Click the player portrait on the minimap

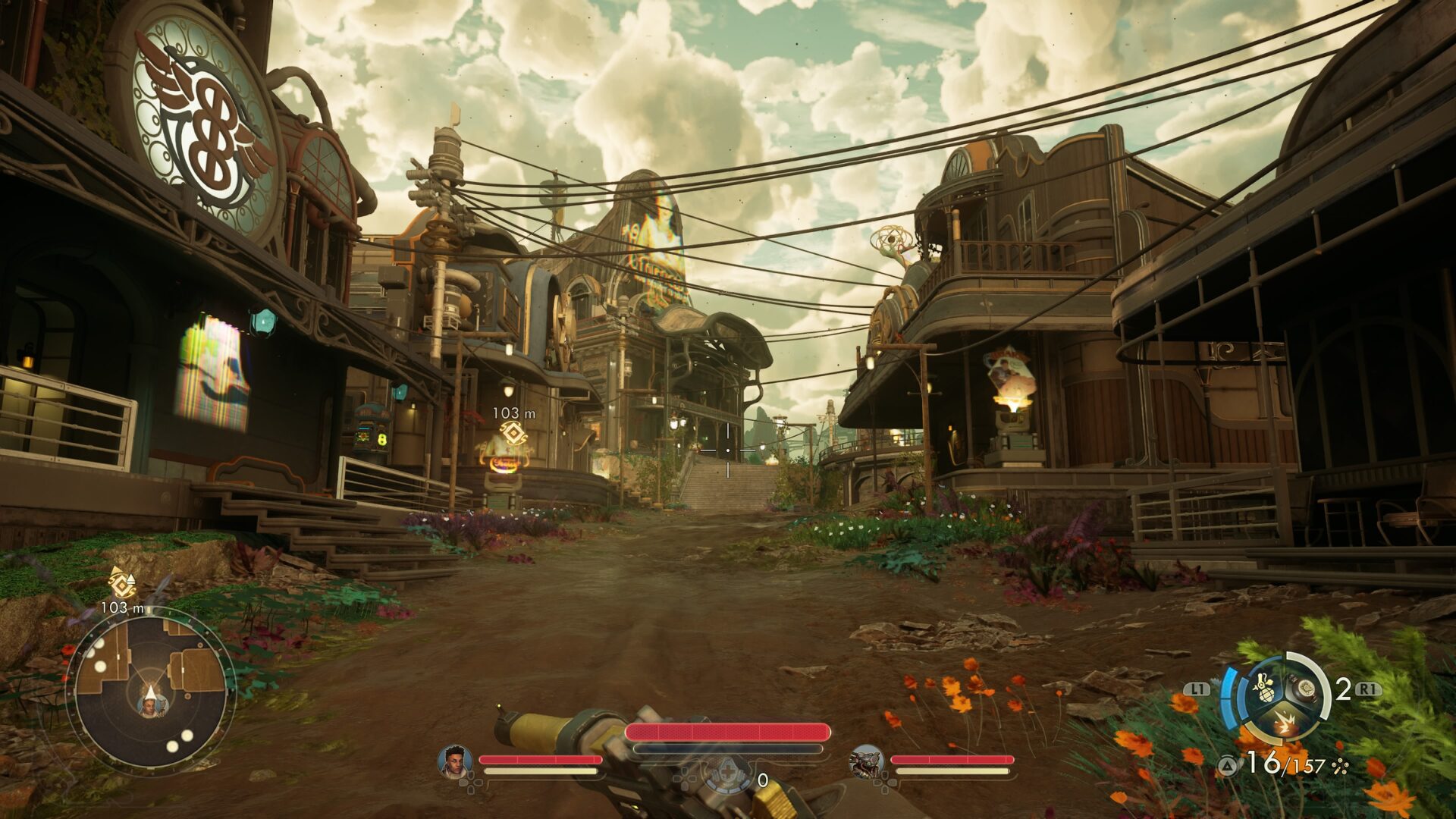click(x=149, y=707)
